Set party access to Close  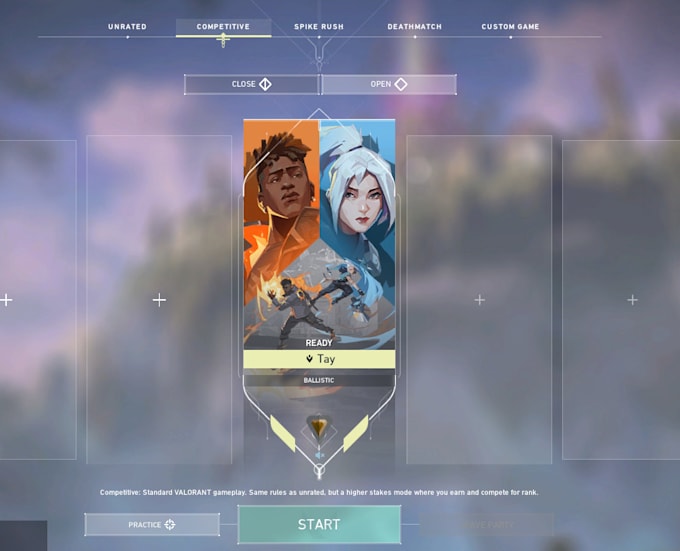point(251,84)
